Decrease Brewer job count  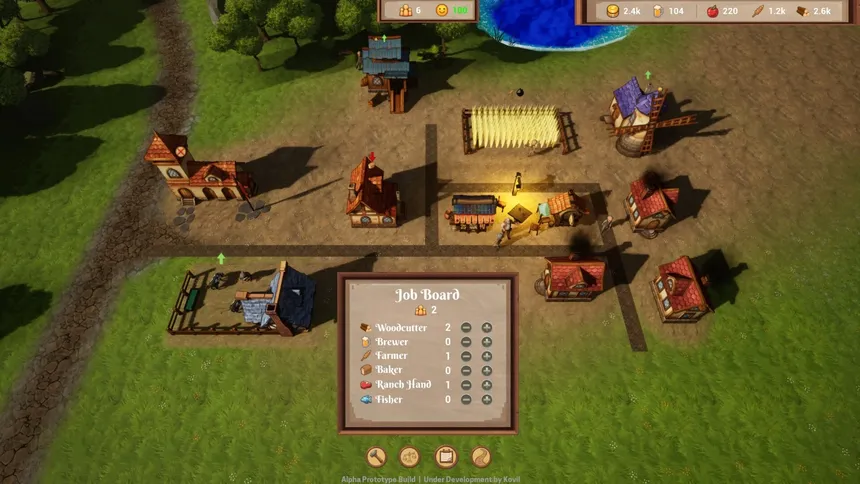[467, 342]
